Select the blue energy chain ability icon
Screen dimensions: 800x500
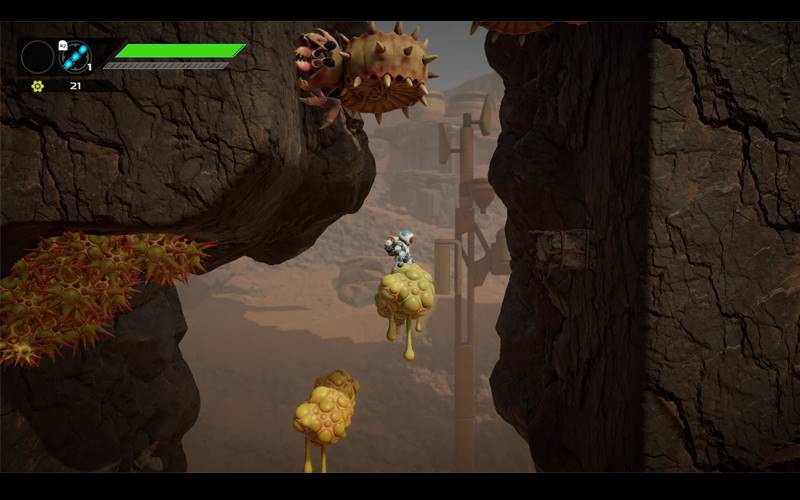coord(75,56)
